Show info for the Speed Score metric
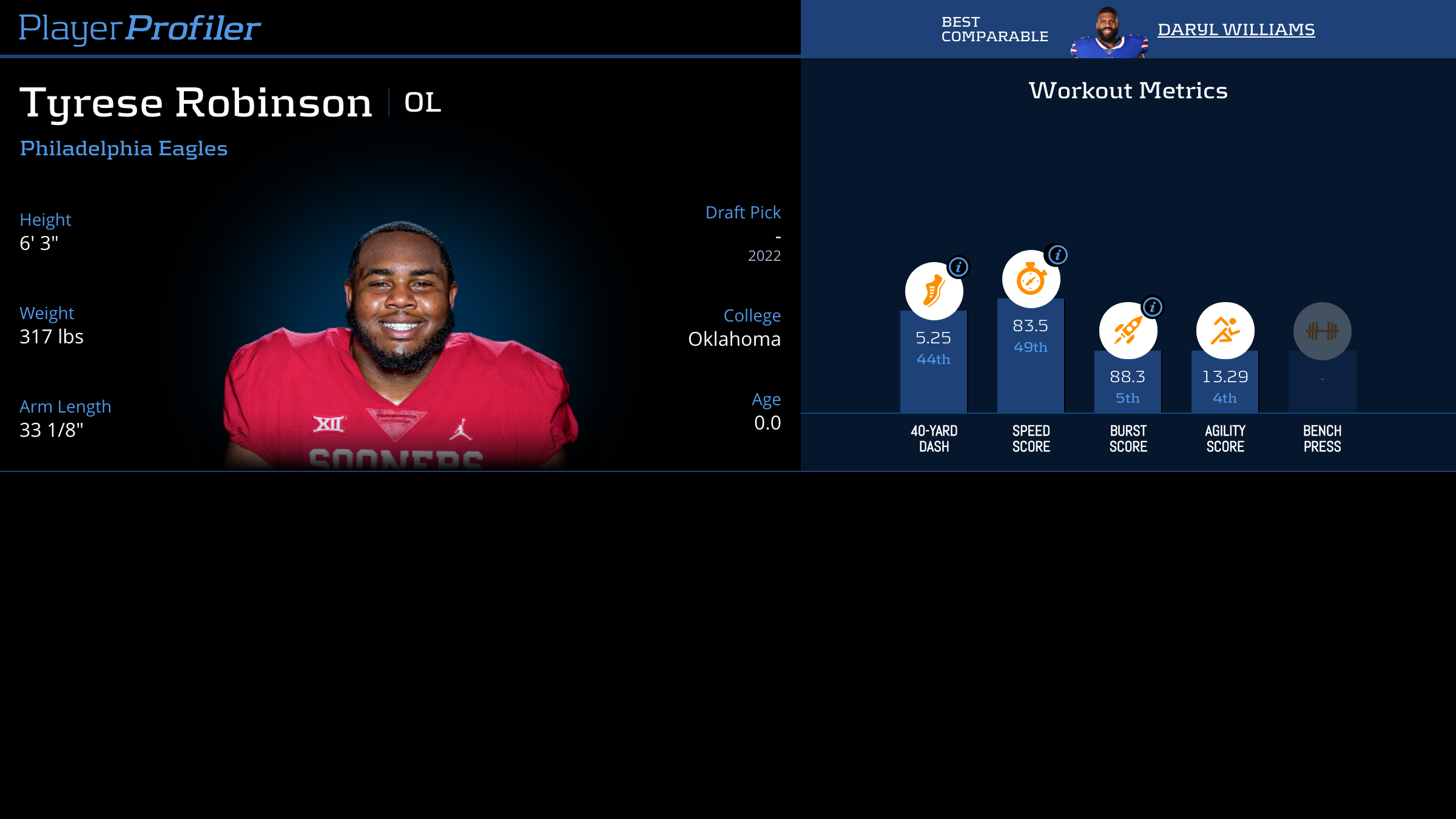 point(1058,255)
